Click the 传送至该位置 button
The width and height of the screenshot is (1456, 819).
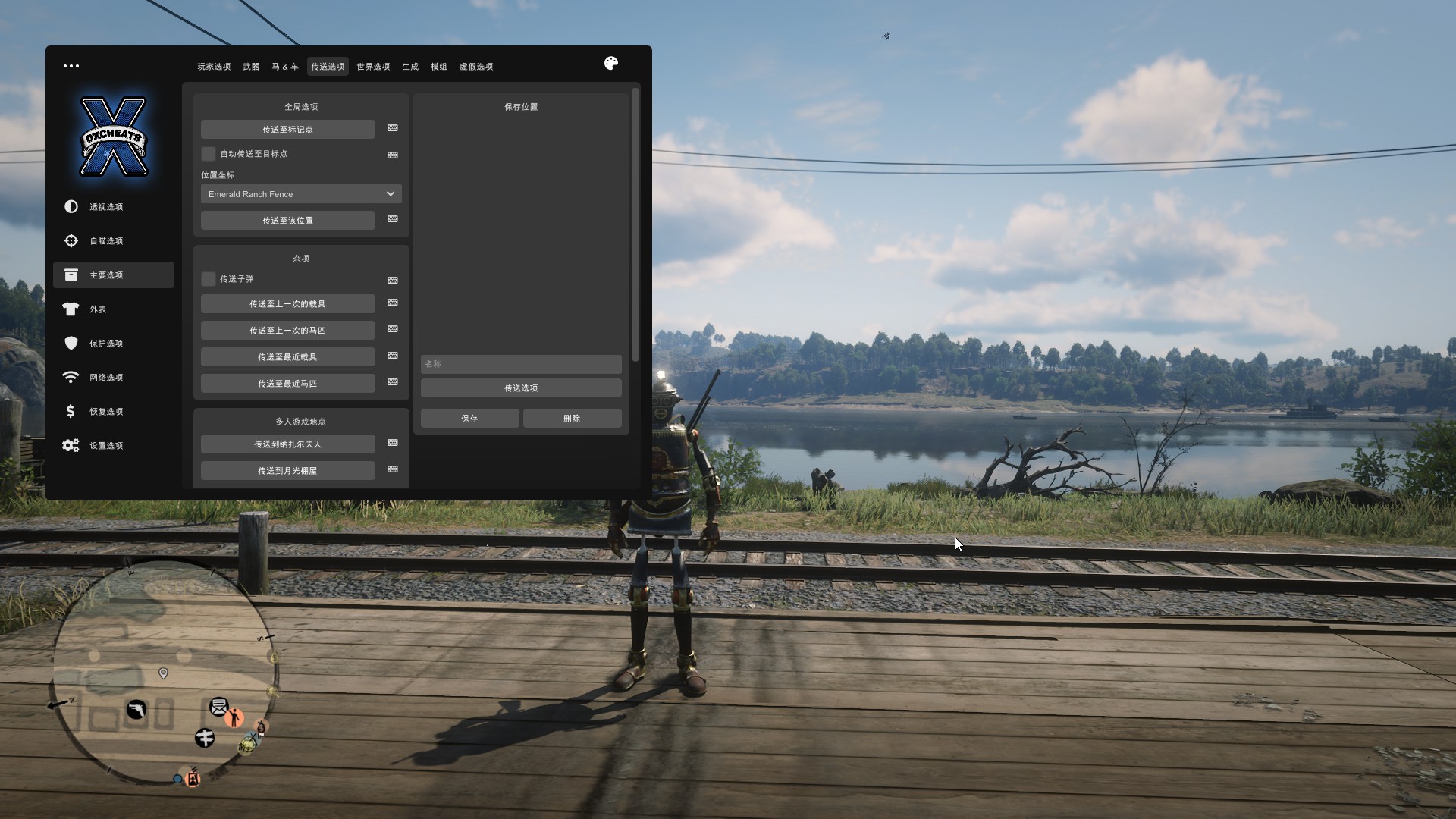(x=287, y=221)
